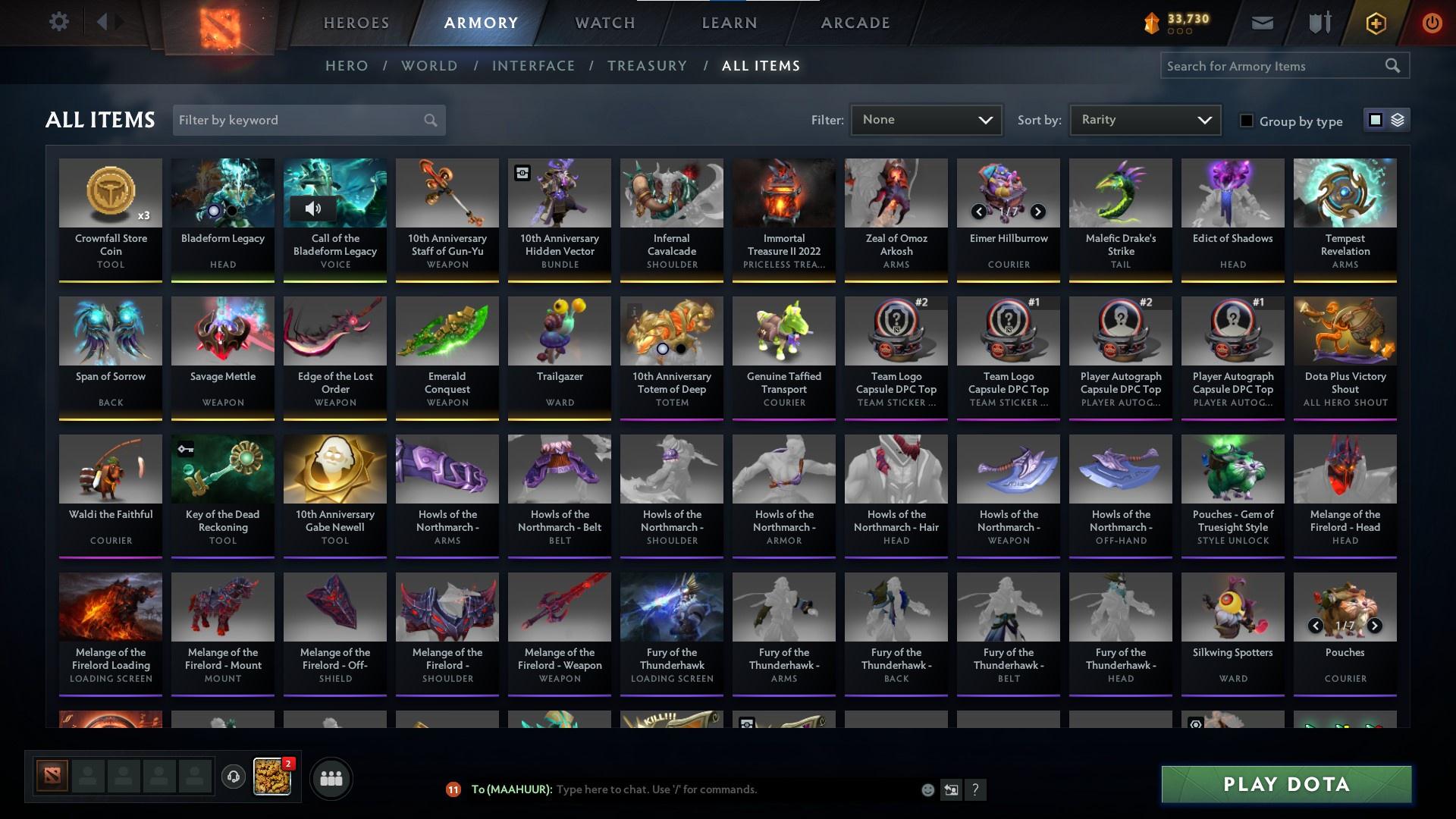Viewport: 1456px width, 819px height.
Task: Open the Sort by Rarity dropdown
Action: pyautogui.click(x=1144, y=119)
